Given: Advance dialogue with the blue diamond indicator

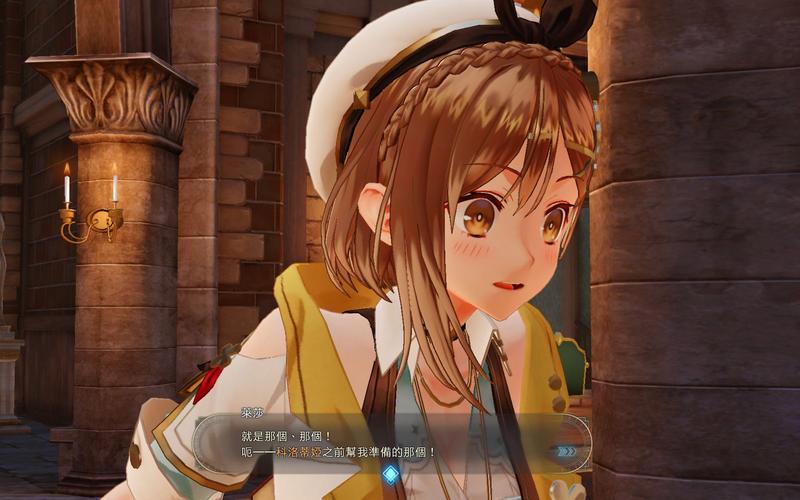Looking at the screenshot, I should (390, 474).
